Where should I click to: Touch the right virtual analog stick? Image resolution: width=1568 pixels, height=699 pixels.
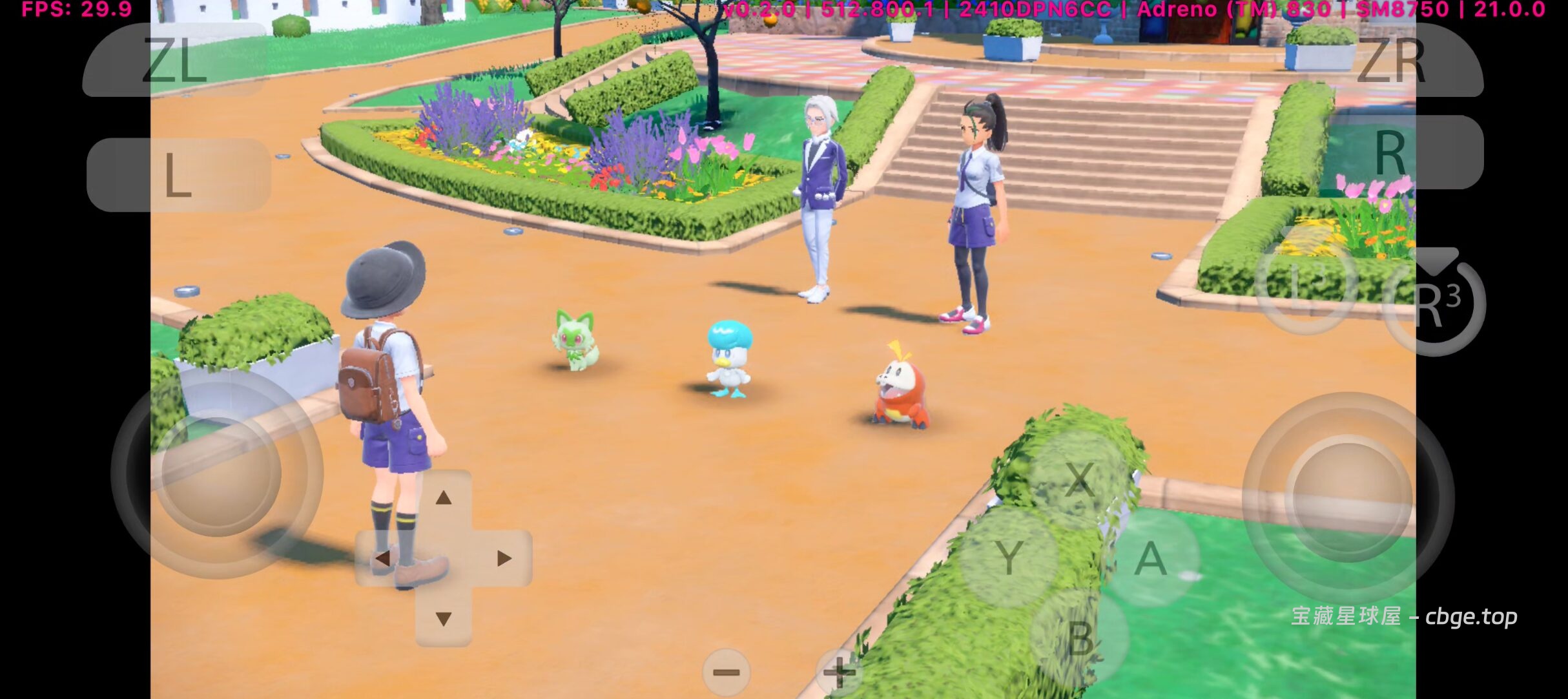[1348, 497]
